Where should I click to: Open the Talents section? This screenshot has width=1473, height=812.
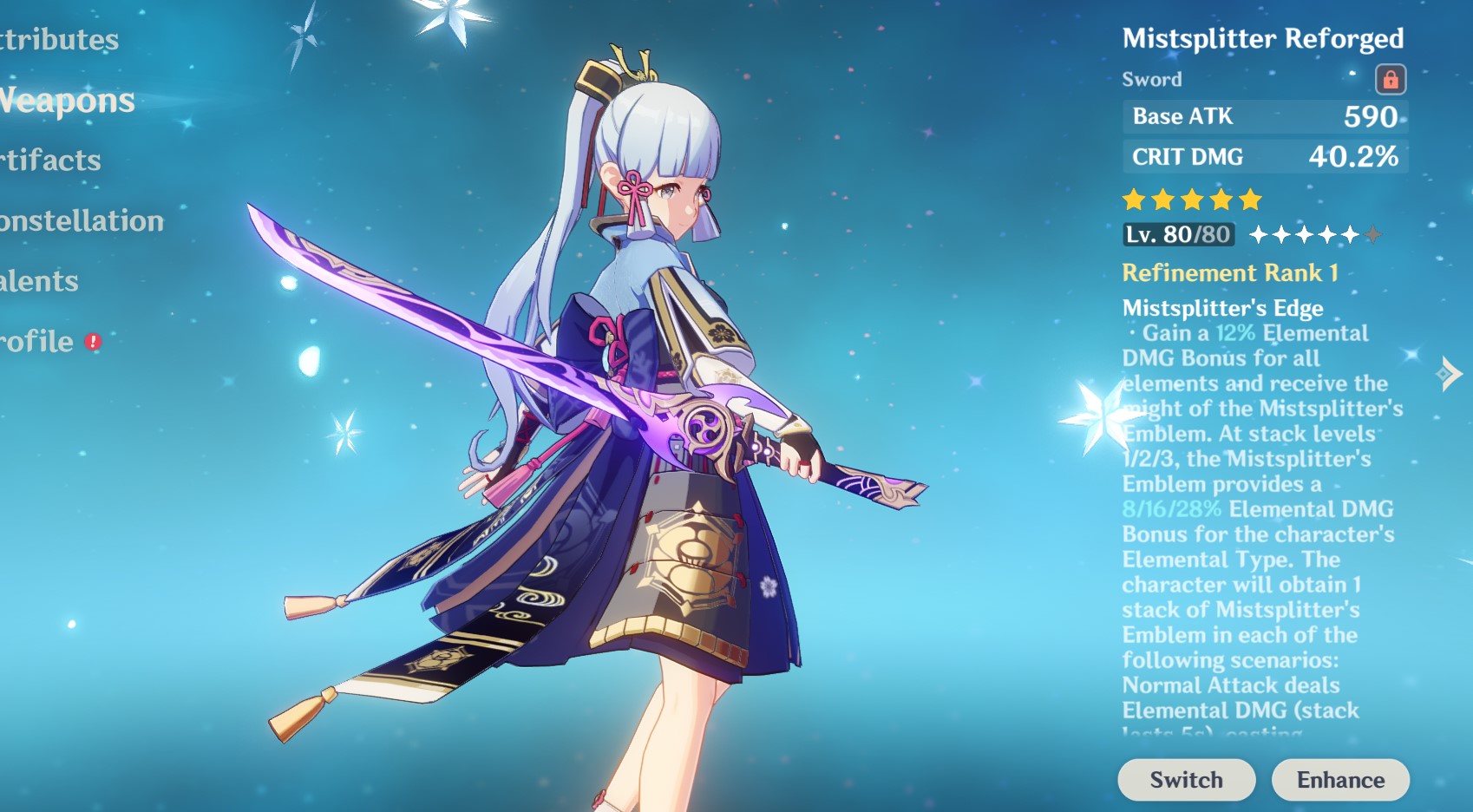[36, 282]
